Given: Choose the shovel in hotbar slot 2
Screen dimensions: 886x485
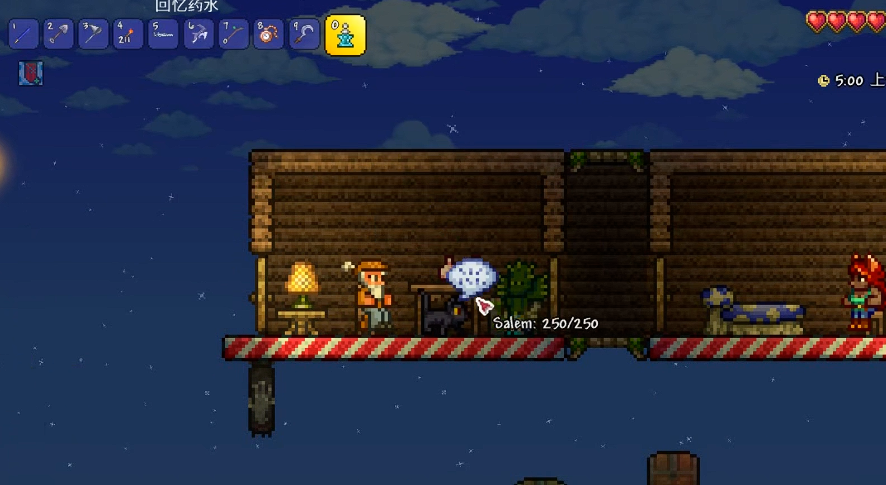Looking at the screenshot, I should click(x=59, y=34).
